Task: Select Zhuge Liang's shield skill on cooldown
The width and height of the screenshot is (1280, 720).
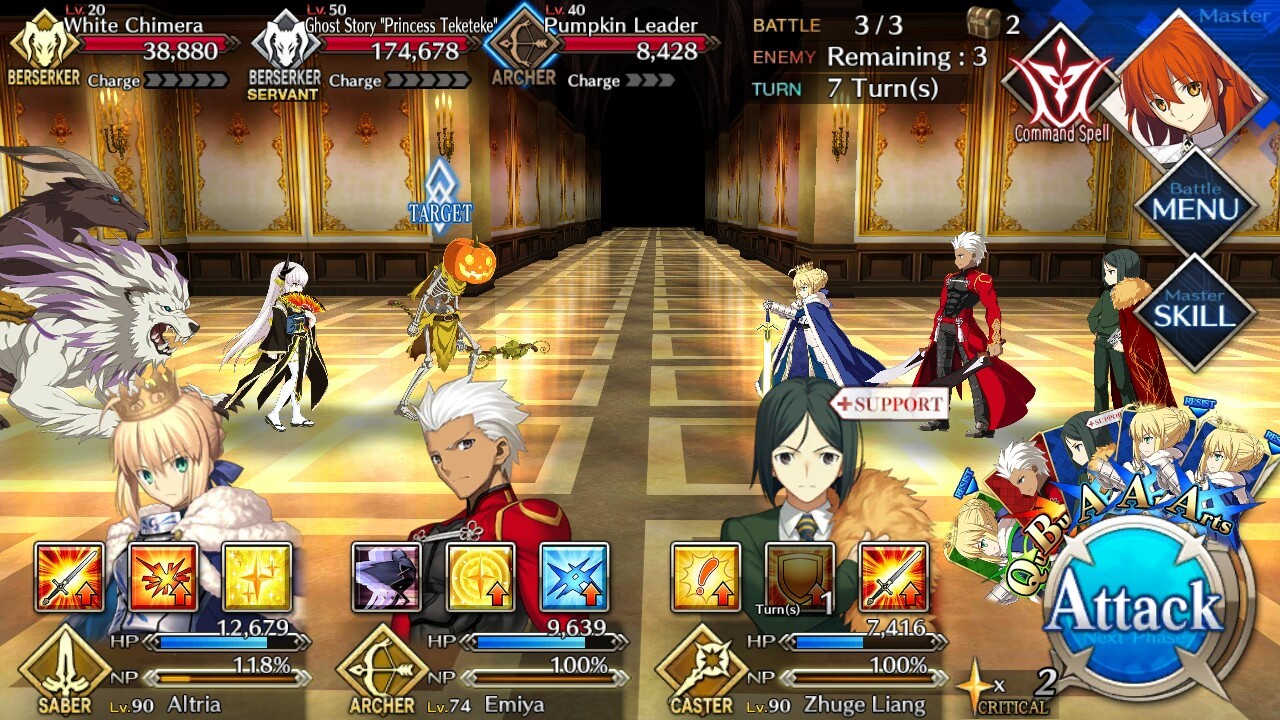Action: pyautogui.click(x=799, y=577)
